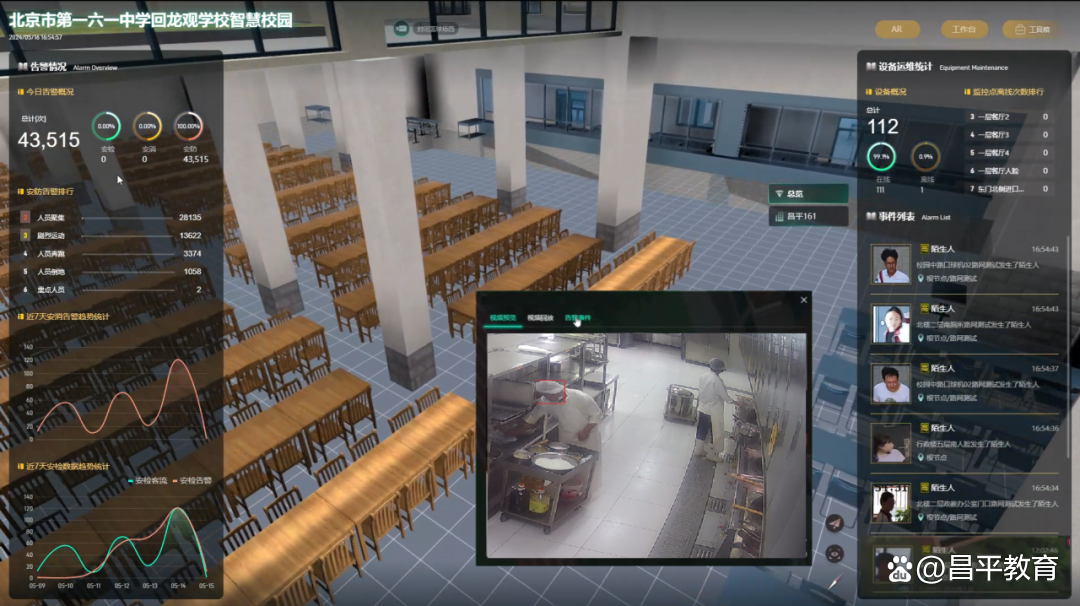Select the 剧烈运动 alarm ranking row

110,235
